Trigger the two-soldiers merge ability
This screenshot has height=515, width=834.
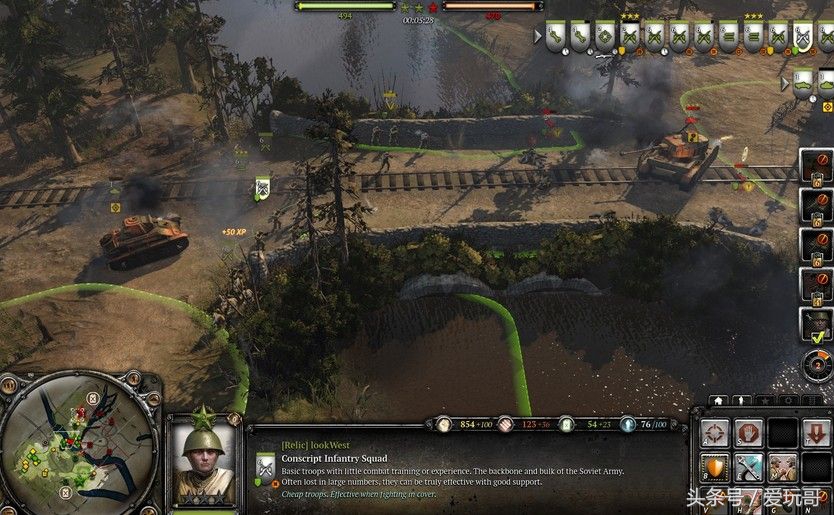[783, 468]
